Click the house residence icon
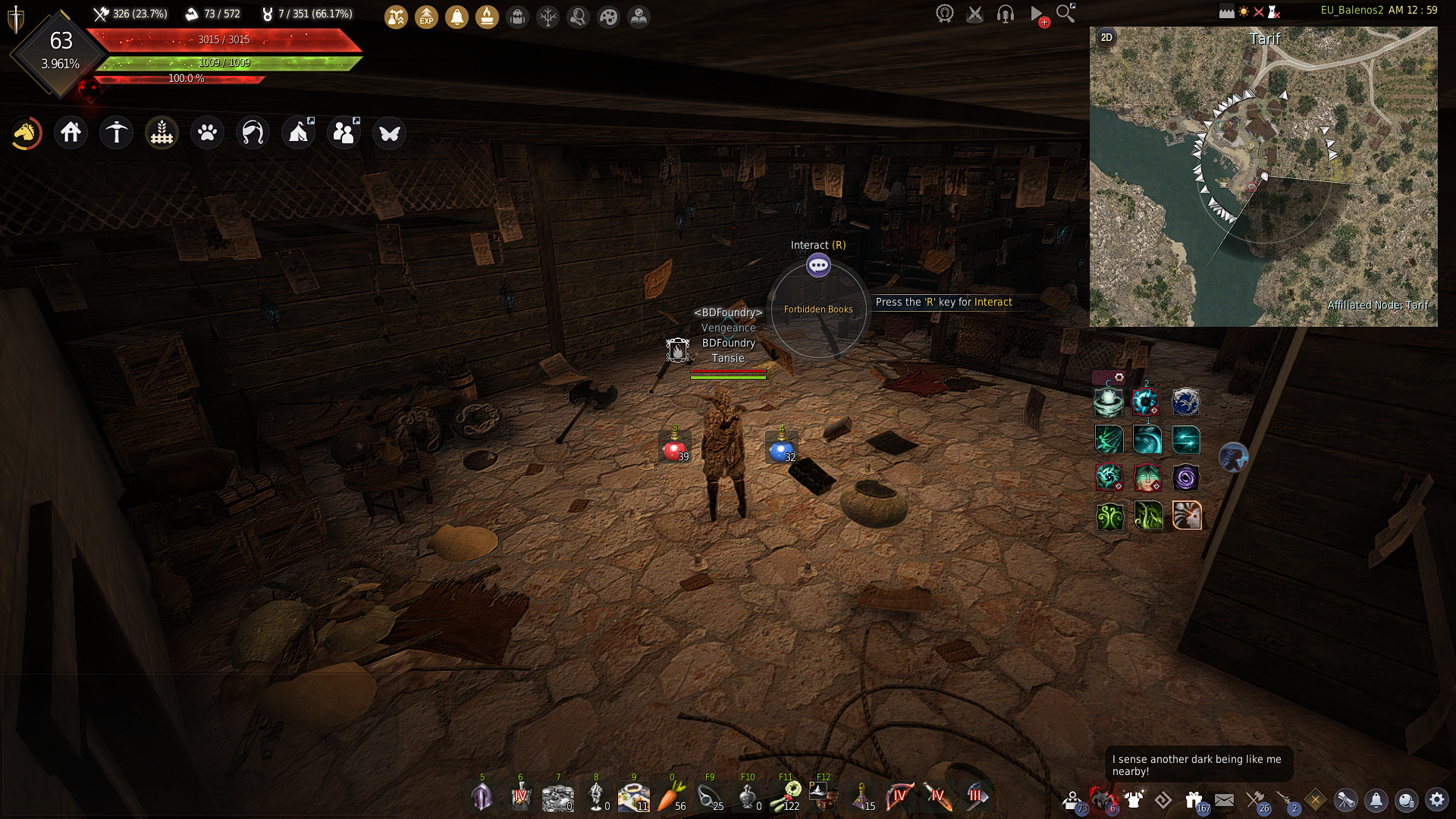Viewport: 1456px width, 819px height. (x=71, y=133)
